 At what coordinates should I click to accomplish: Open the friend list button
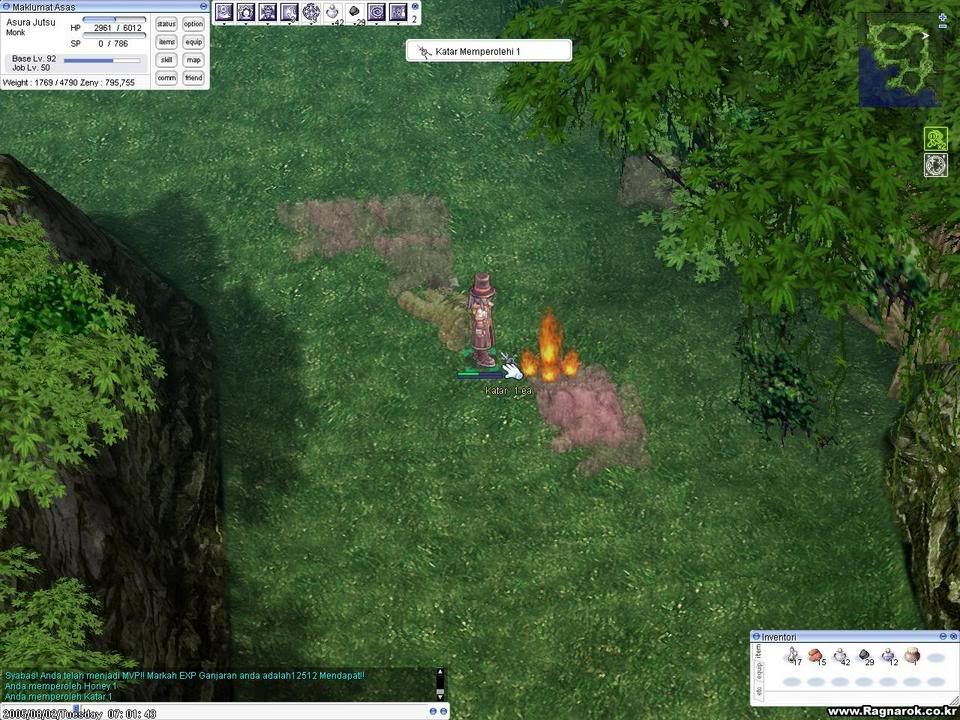pos(193,78)
